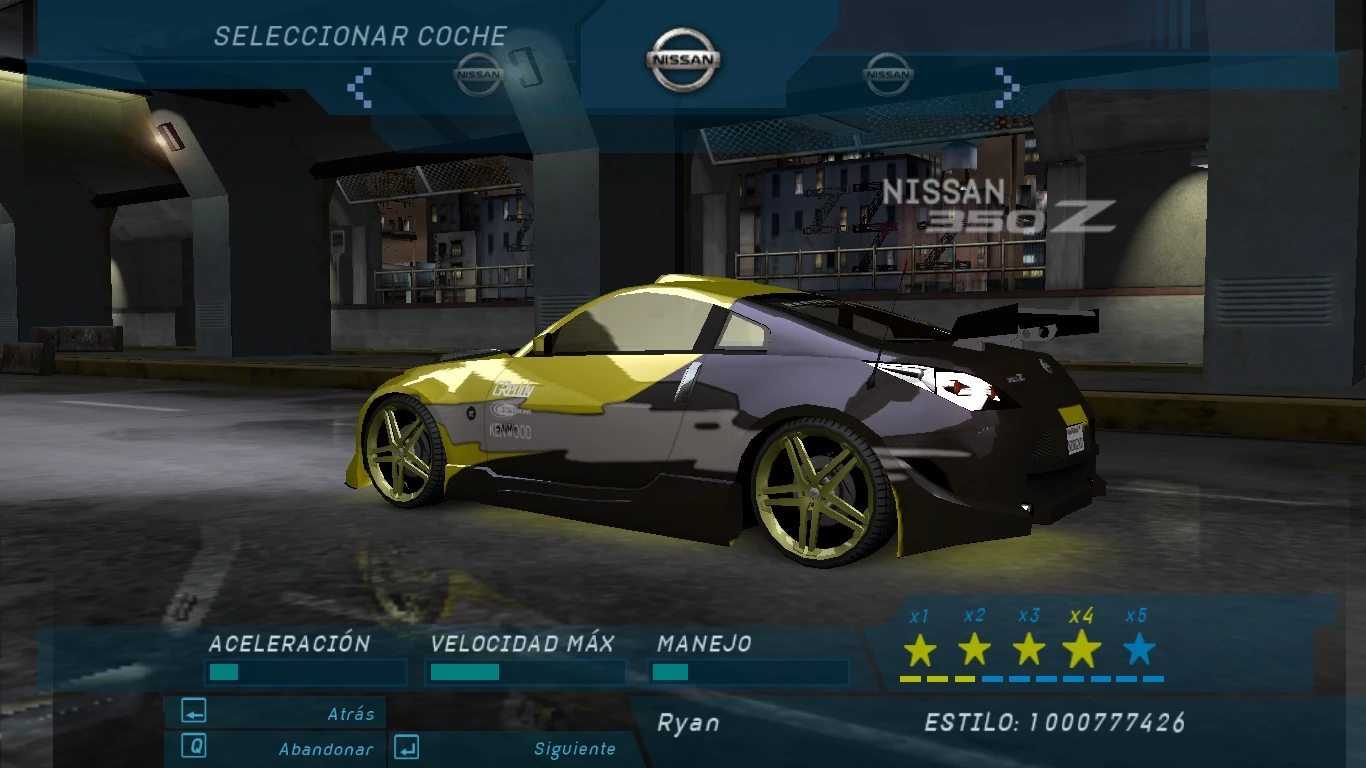Toggle the x1 star rating
1366x768 pixels.
921,648
